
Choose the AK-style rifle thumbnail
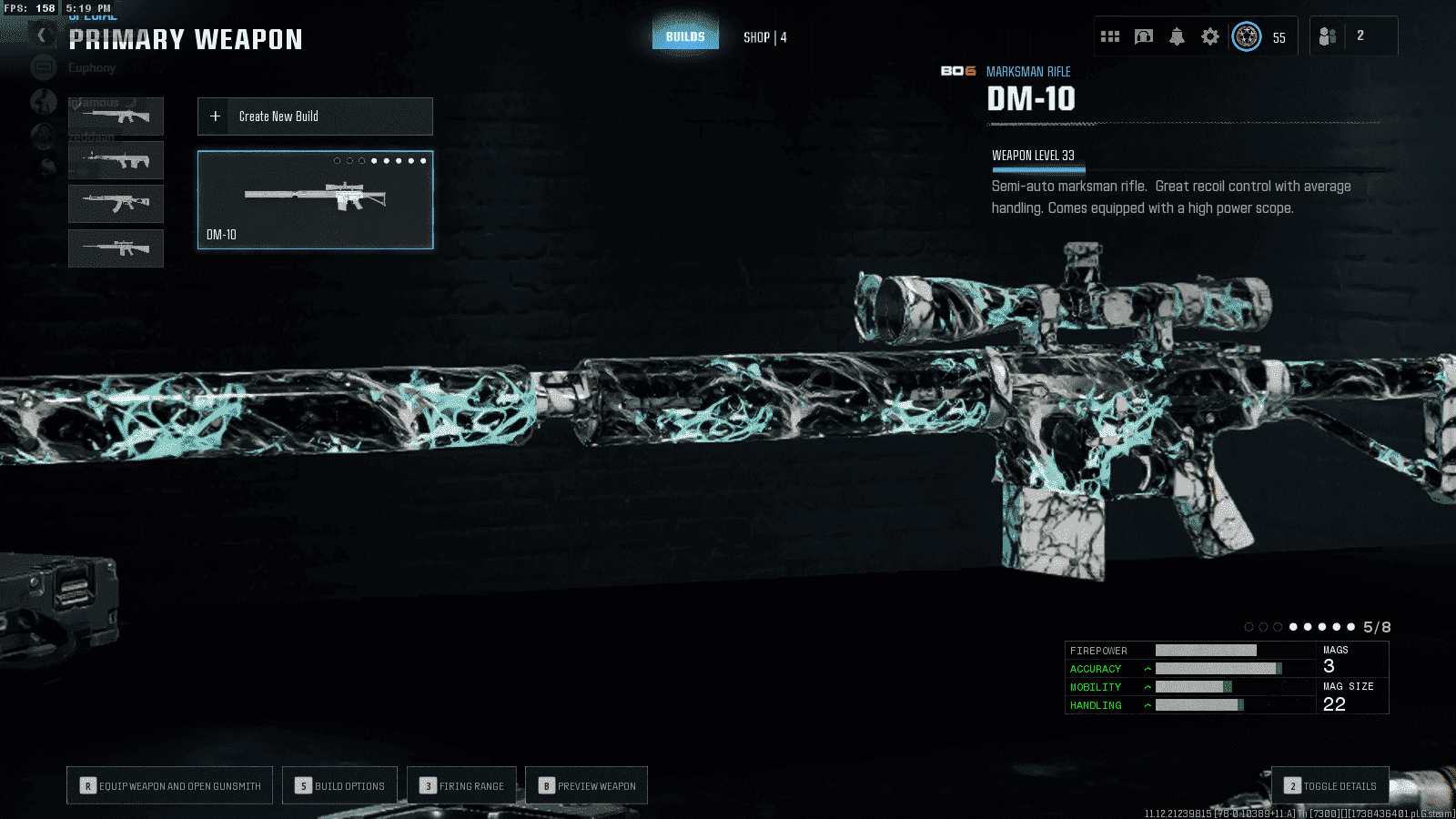[116, 204]
